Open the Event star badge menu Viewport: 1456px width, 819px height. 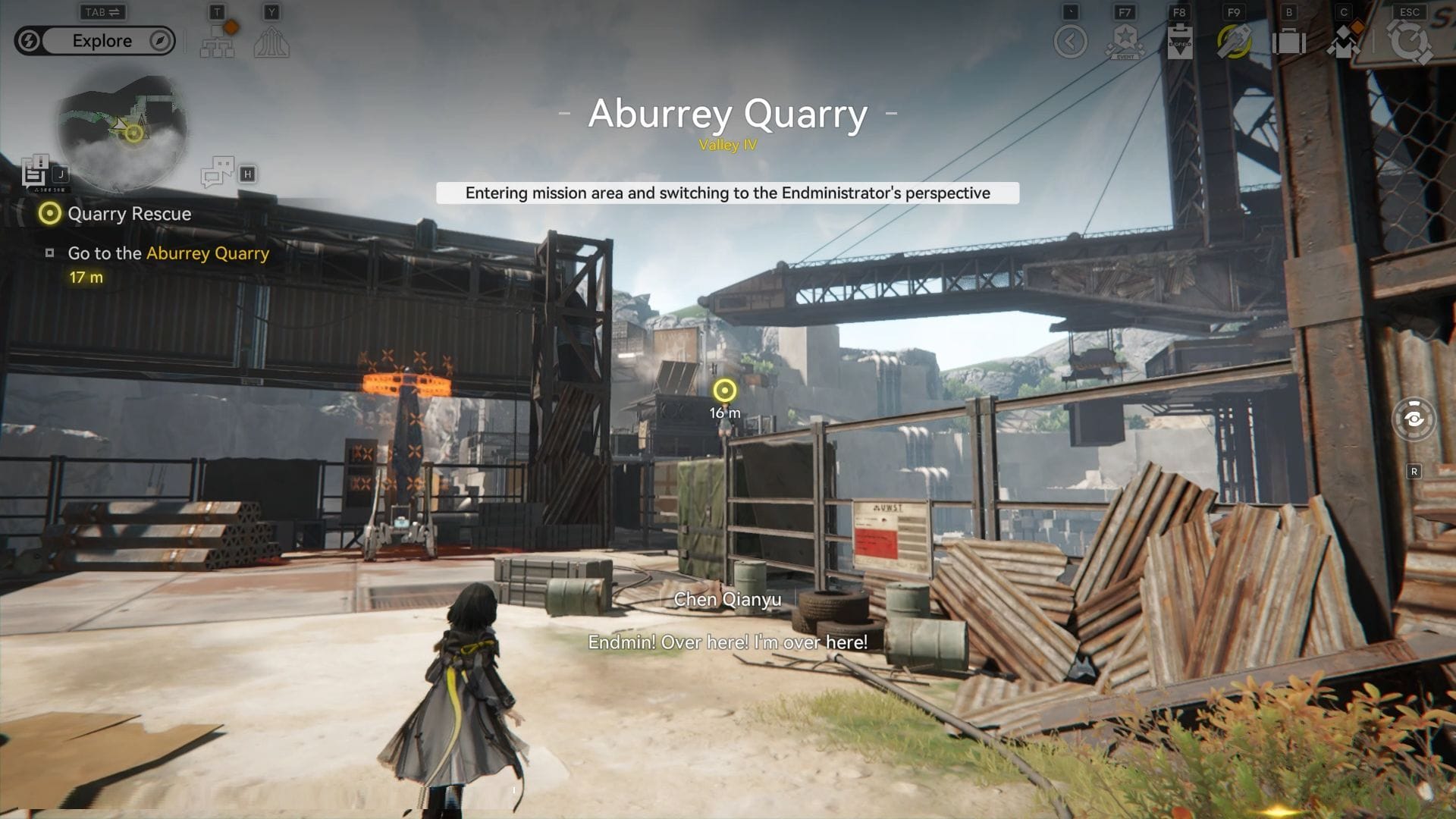click(1125, 42)
